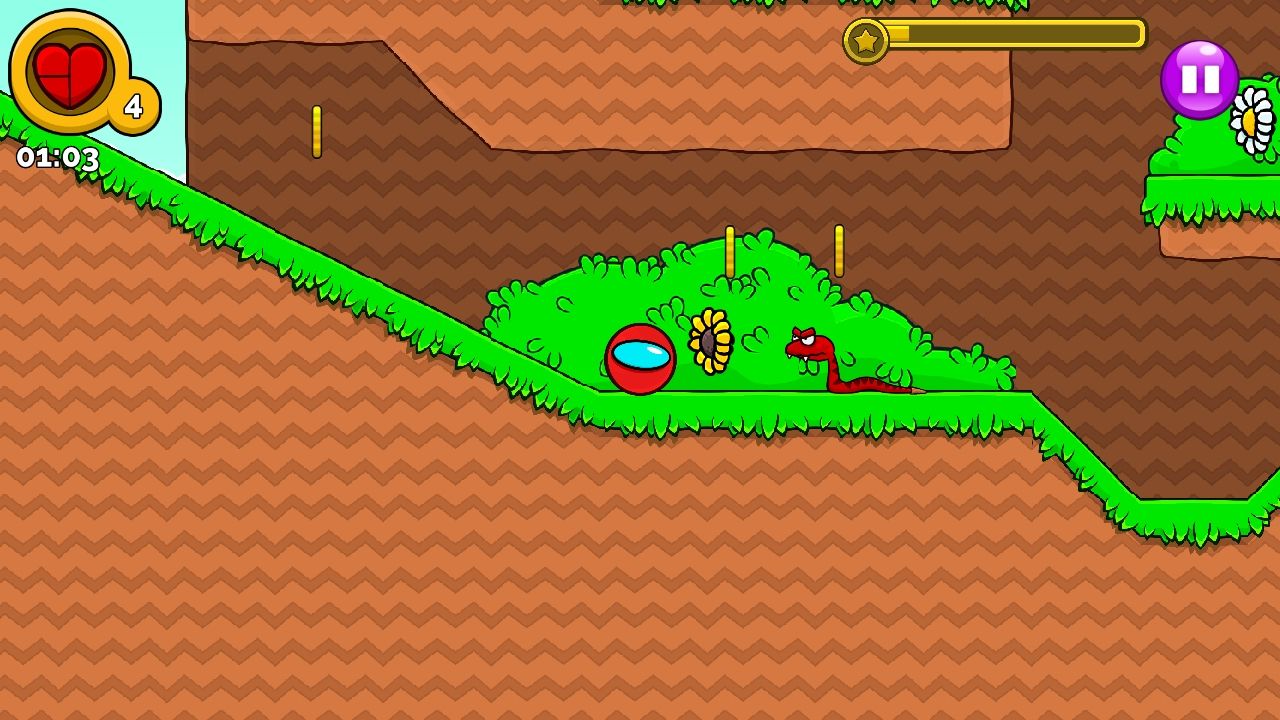
Task: Click the red ball character
Action: tap(641, 360)
